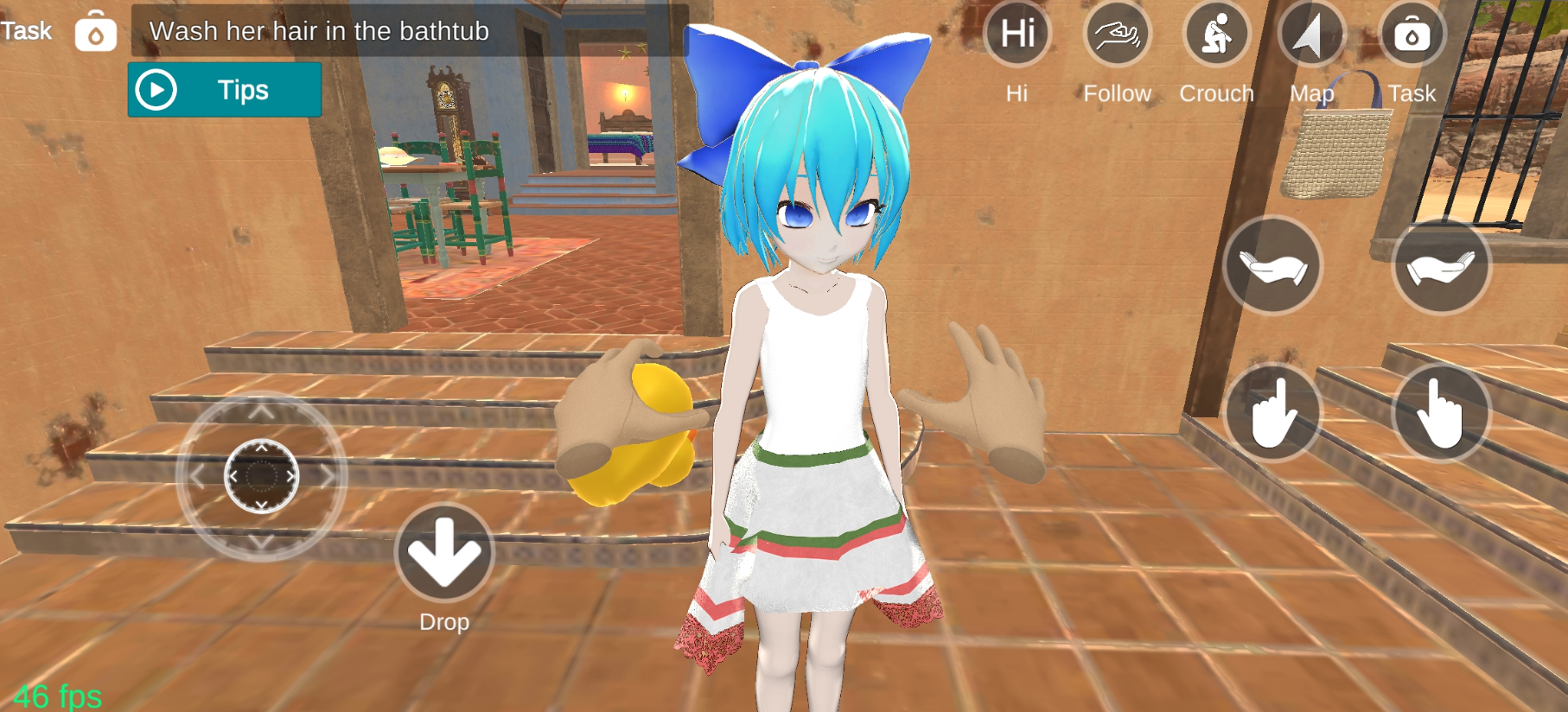Tap the joystick's down arrow
The height and width of the screenshot is (712, 1568).
[262, 542]
